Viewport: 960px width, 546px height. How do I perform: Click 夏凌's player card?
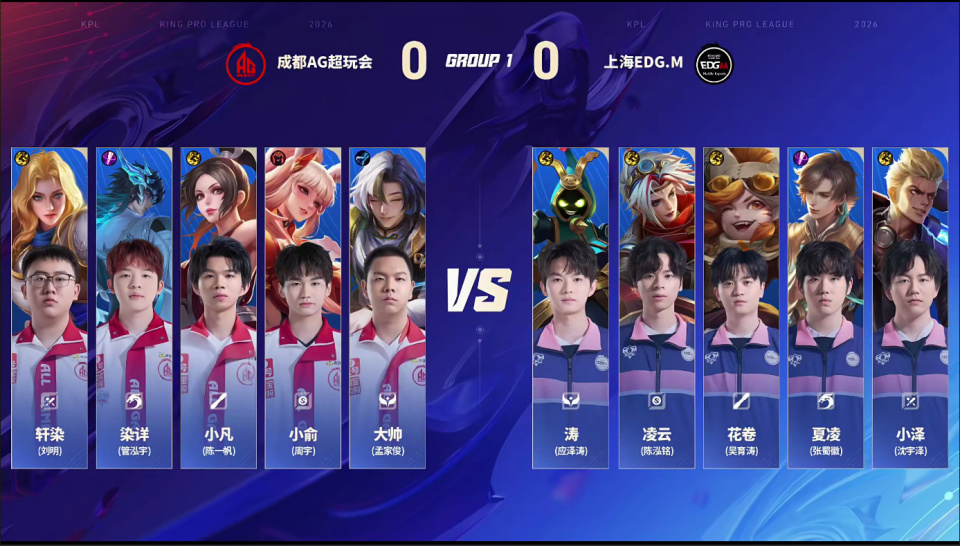click(825, 308)
